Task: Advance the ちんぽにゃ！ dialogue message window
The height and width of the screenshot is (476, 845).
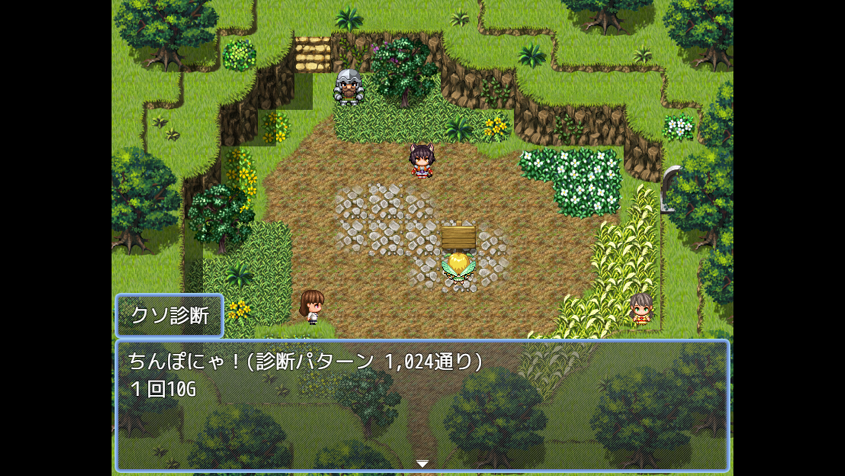Action: pos(422,405)
